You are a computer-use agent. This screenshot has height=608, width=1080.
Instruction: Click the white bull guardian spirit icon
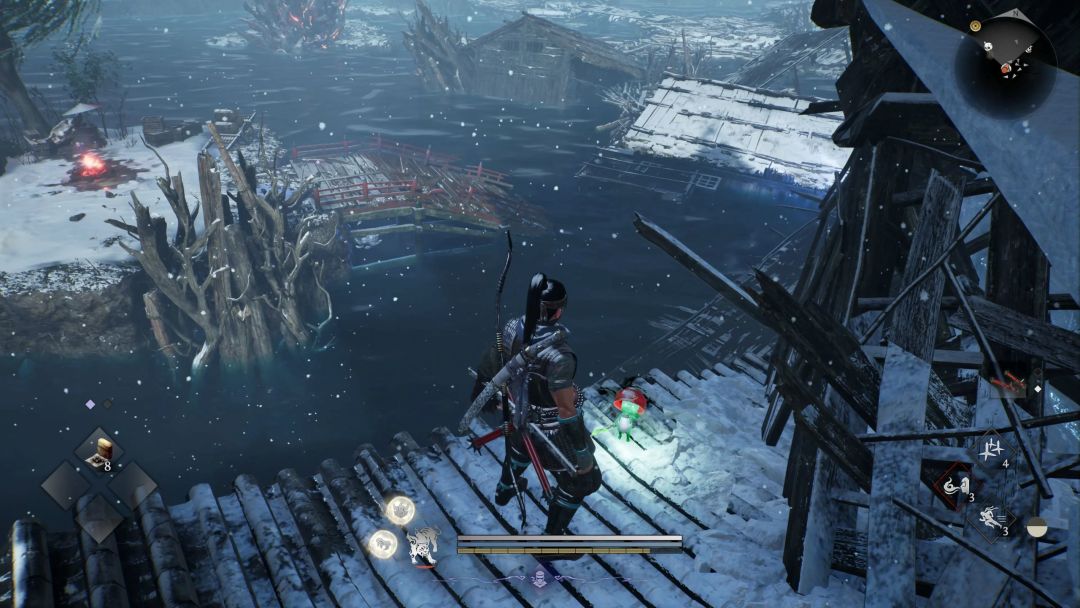[x=424, y=545]
